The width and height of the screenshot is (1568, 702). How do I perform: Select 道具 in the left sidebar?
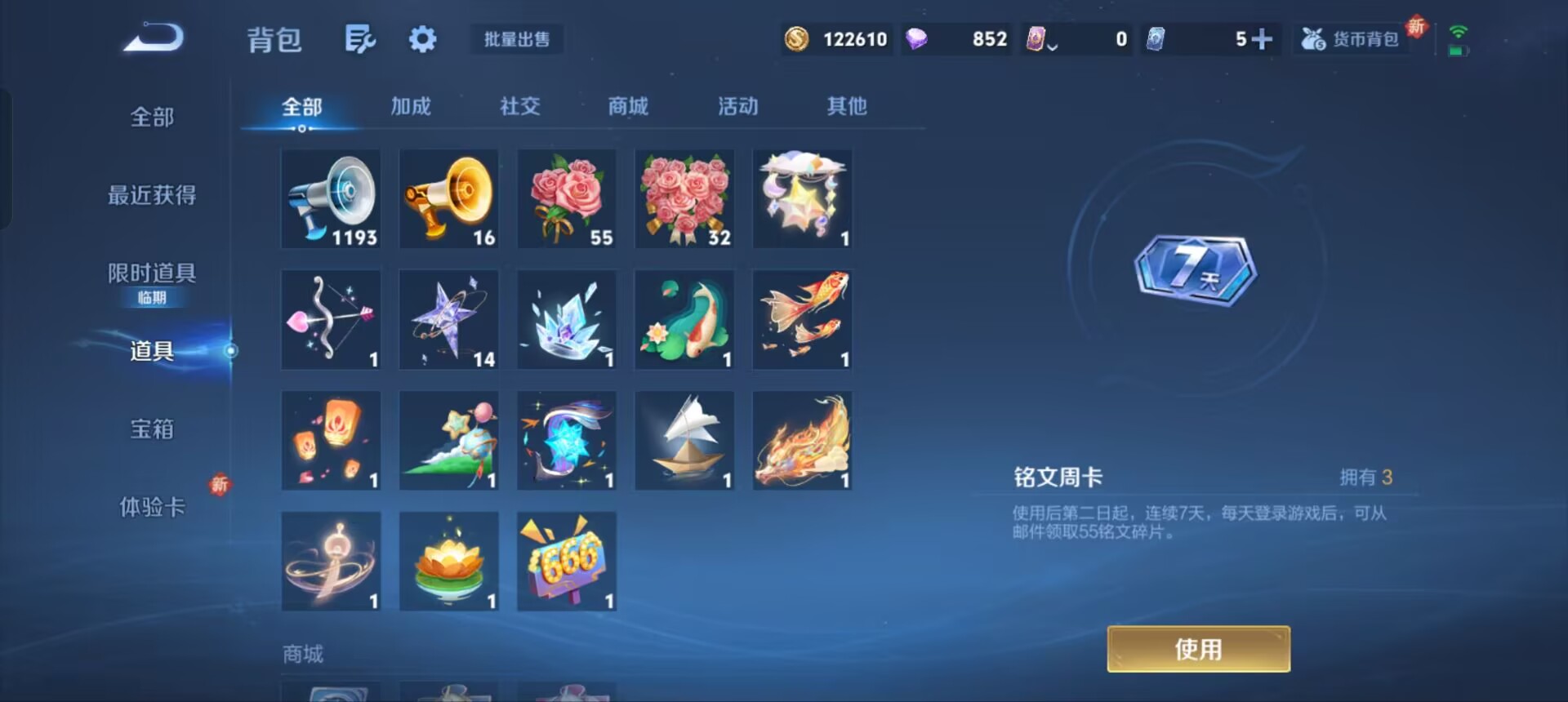150,353
